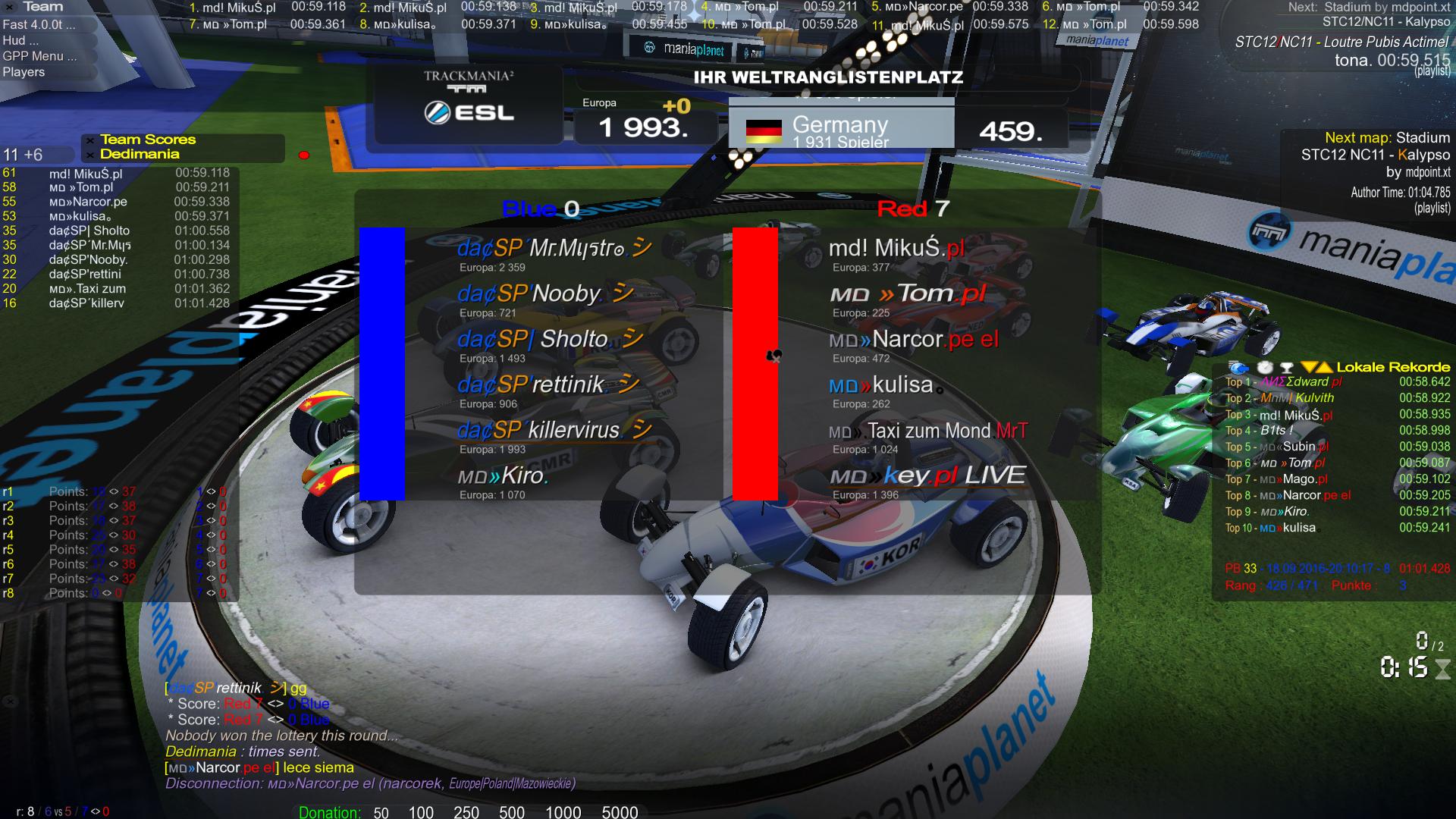Click the trophy icon beside Lokale Rekorde
1456x819 pixels.
tap(1286, 367)
